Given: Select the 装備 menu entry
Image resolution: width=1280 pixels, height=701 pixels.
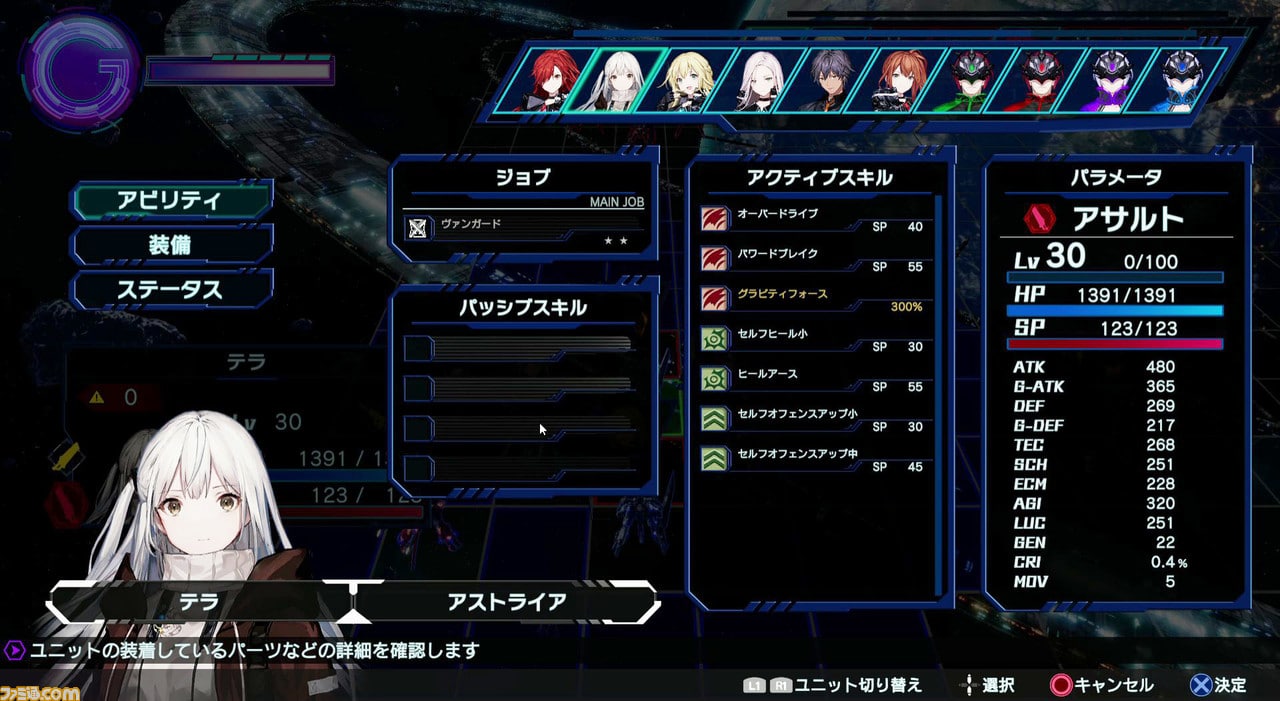Looking at the screenshot, I should pos(170,245).
